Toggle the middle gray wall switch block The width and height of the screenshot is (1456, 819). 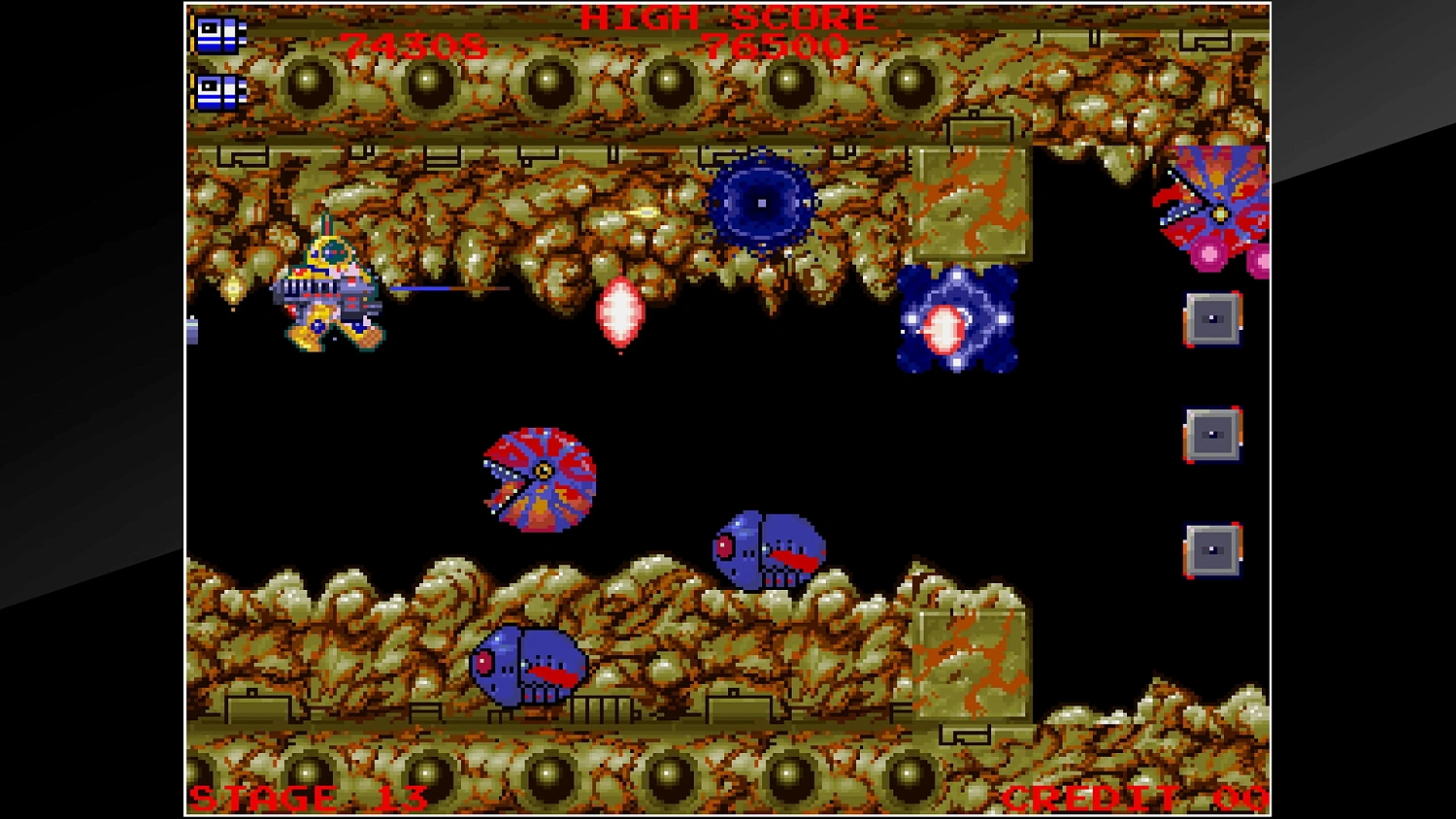click(1210, 434)
